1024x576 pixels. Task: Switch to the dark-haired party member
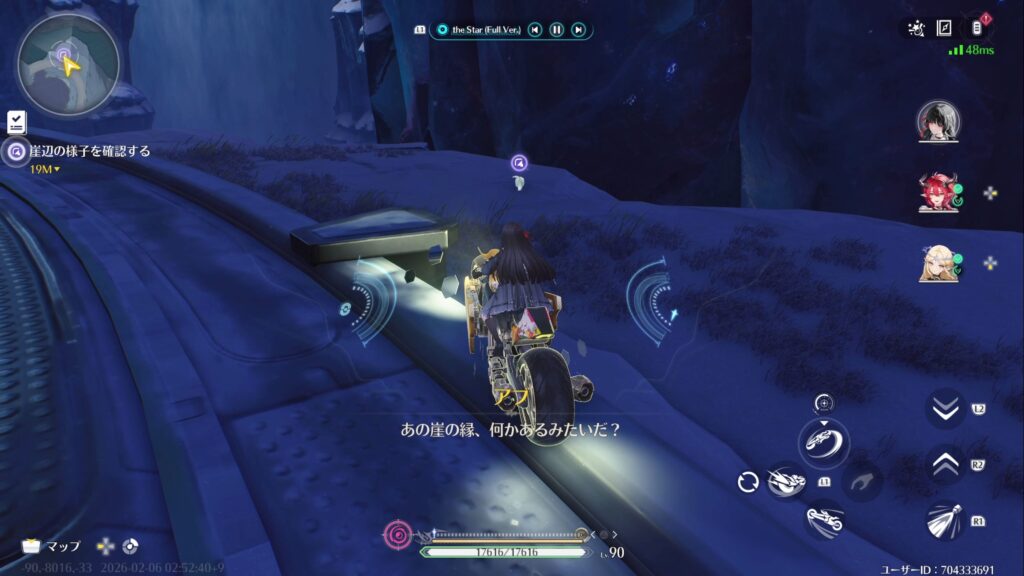pyautogui.click(x=938, y=122)
